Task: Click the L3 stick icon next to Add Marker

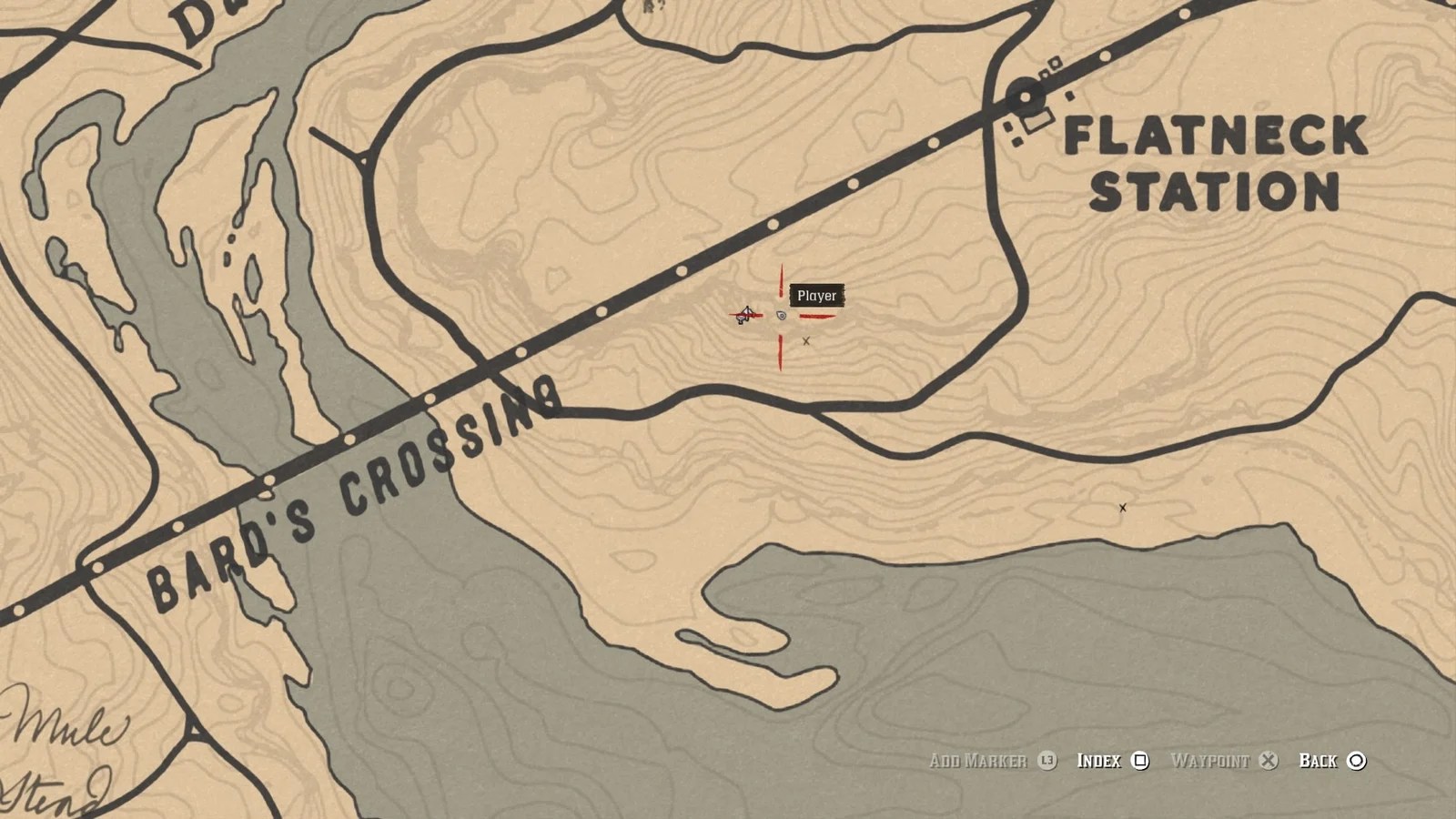Action: click(x=1049, y=761)
